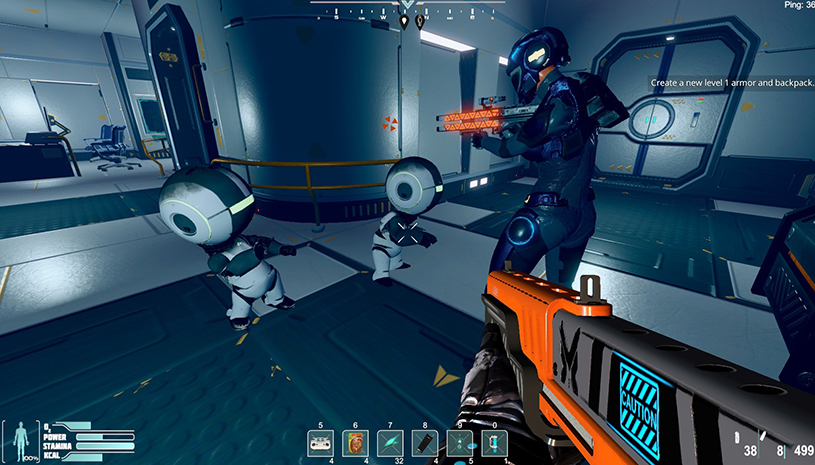815x465 pixels.
Task: Pick the hotbar item in slot 9
Action: (459, 442)
